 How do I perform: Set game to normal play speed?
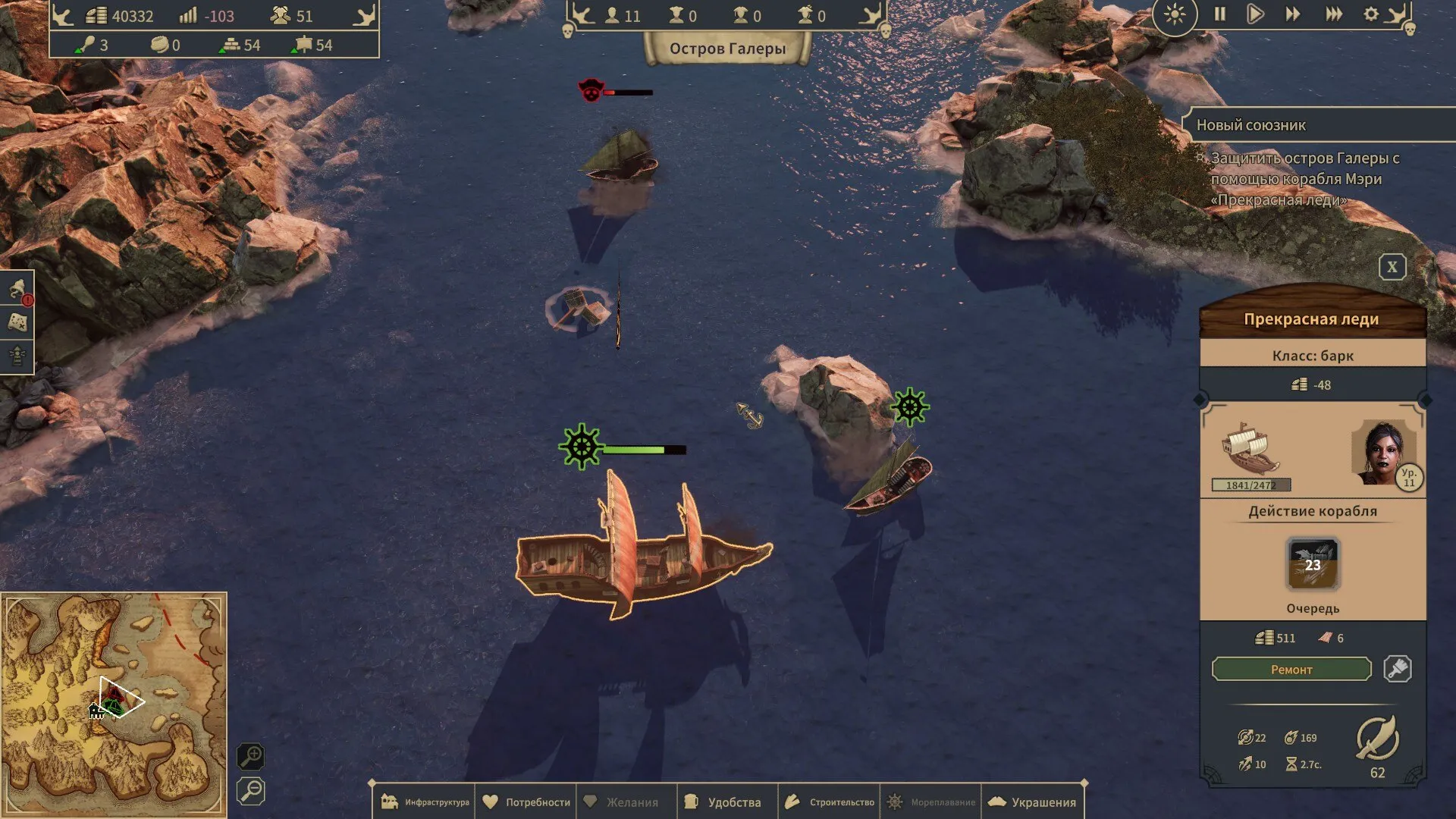point(1255,14)
